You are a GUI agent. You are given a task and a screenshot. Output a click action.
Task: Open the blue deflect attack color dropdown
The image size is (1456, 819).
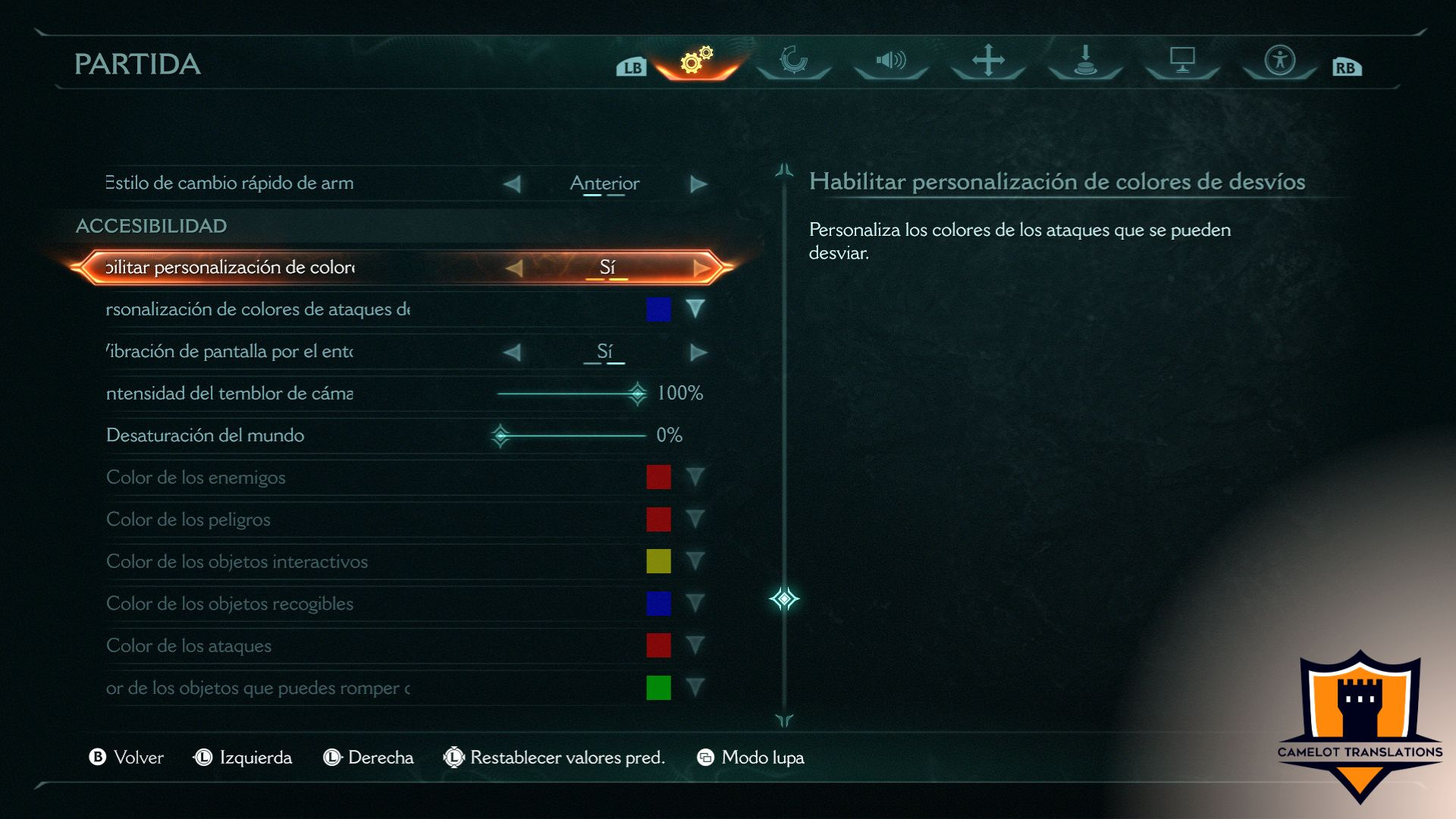pos(695,309)
